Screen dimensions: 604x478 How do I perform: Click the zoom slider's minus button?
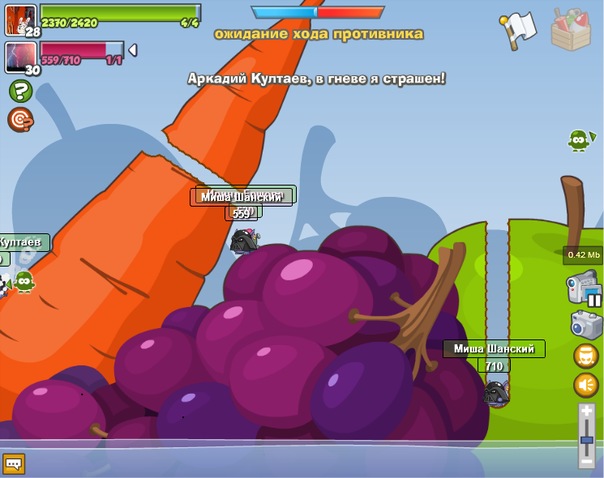point(586,462)
